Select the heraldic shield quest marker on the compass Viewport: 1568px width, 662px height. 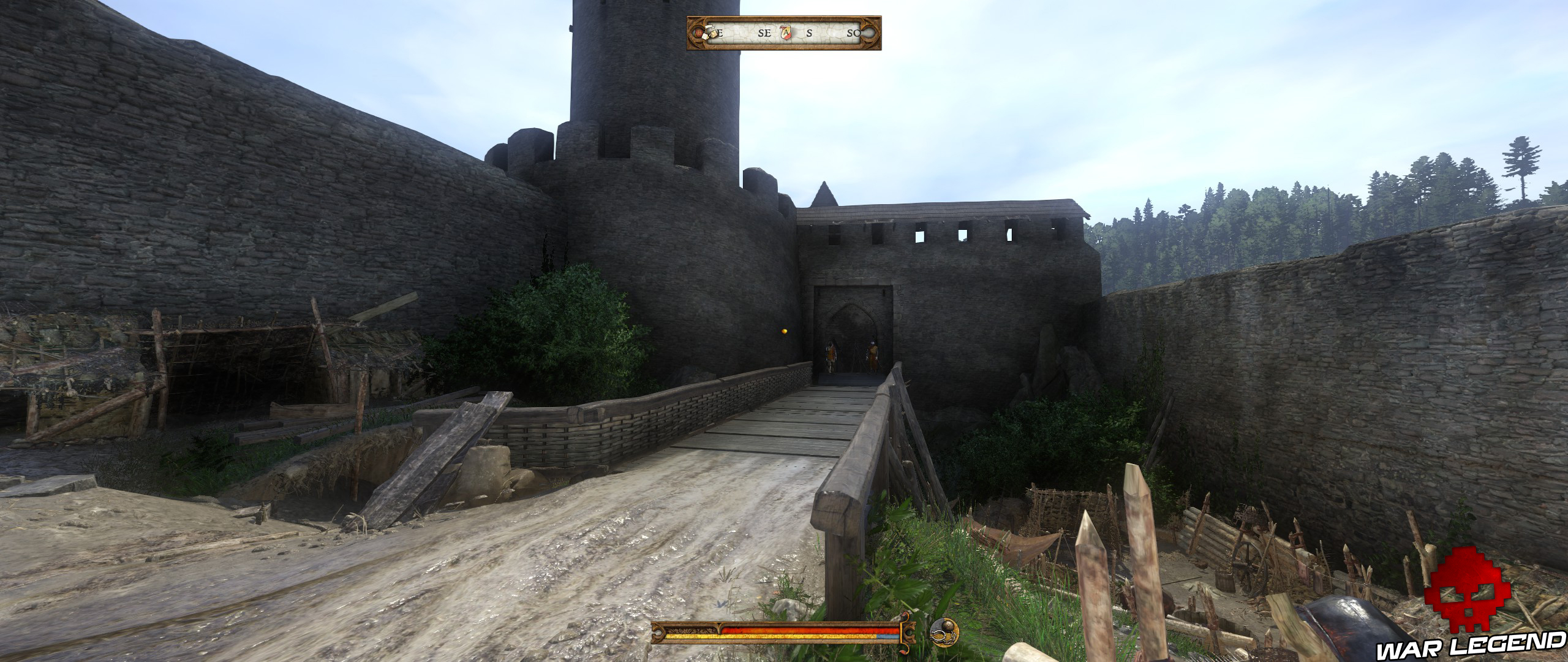click(x=786, y=34)
